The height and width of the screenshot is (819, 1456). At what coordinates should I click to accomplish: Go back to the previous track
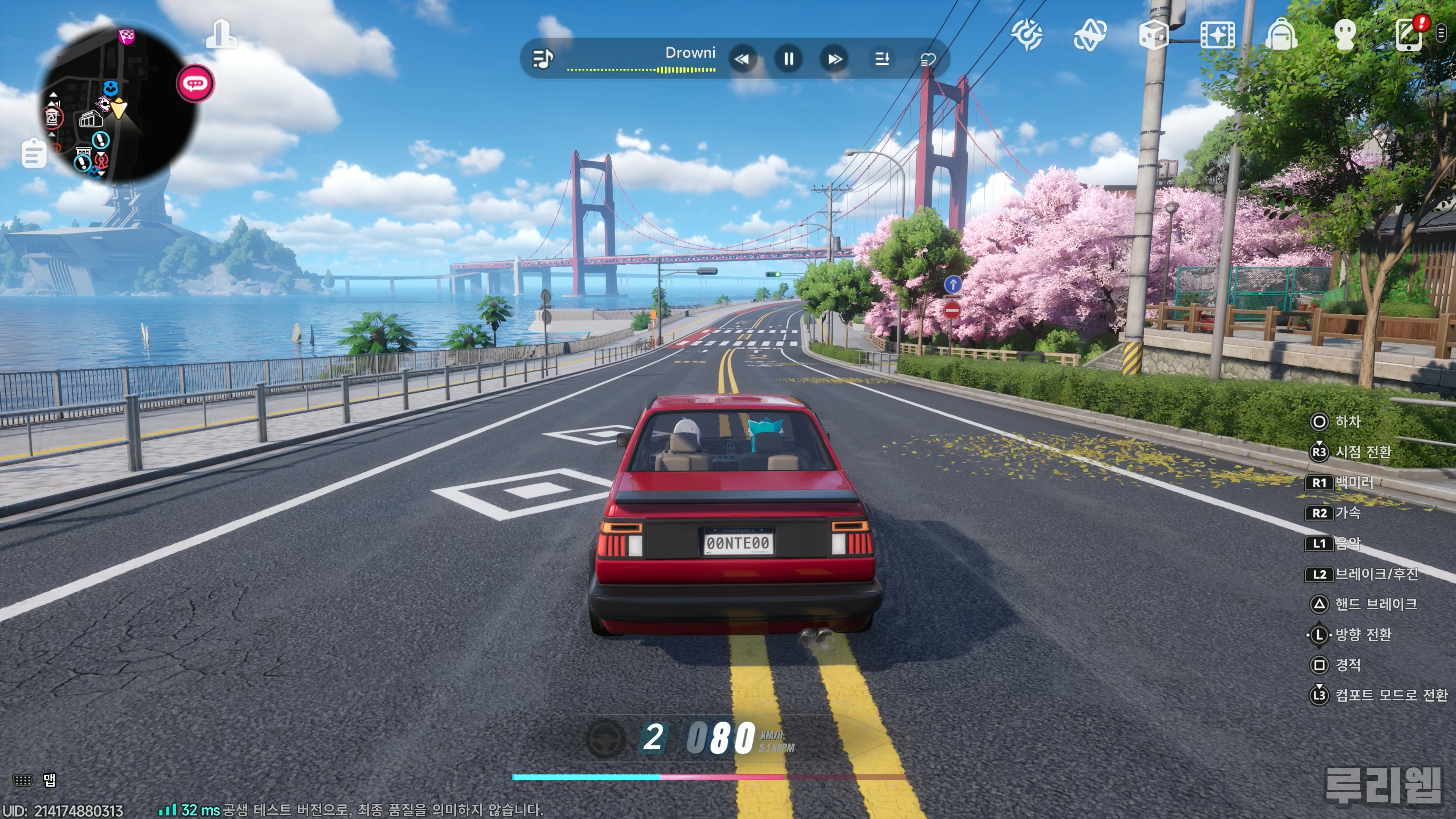tap(742, 59)
